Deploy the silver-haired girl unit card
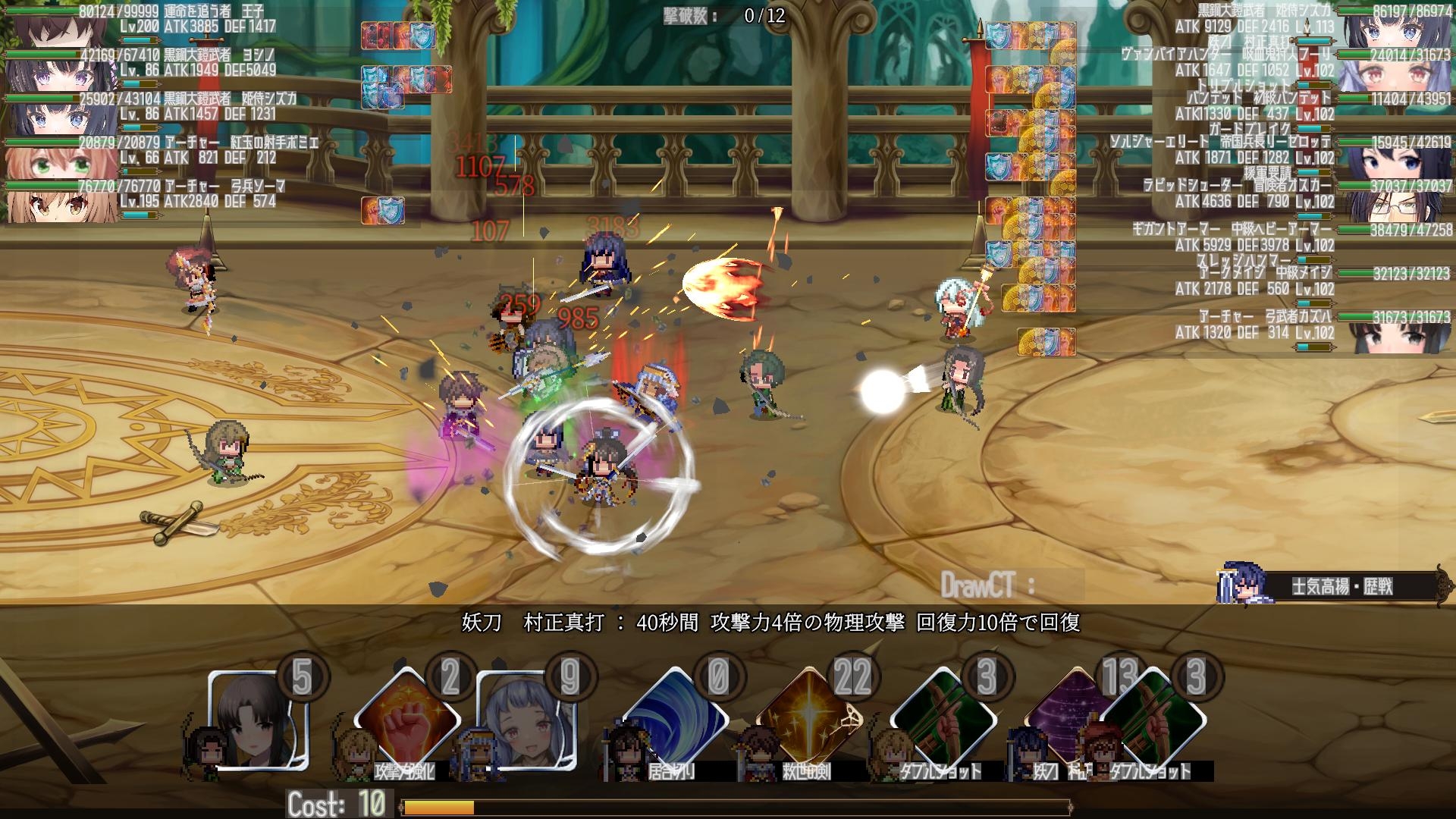The width and height of the screenshot is (1456, 819). point(527,720)
